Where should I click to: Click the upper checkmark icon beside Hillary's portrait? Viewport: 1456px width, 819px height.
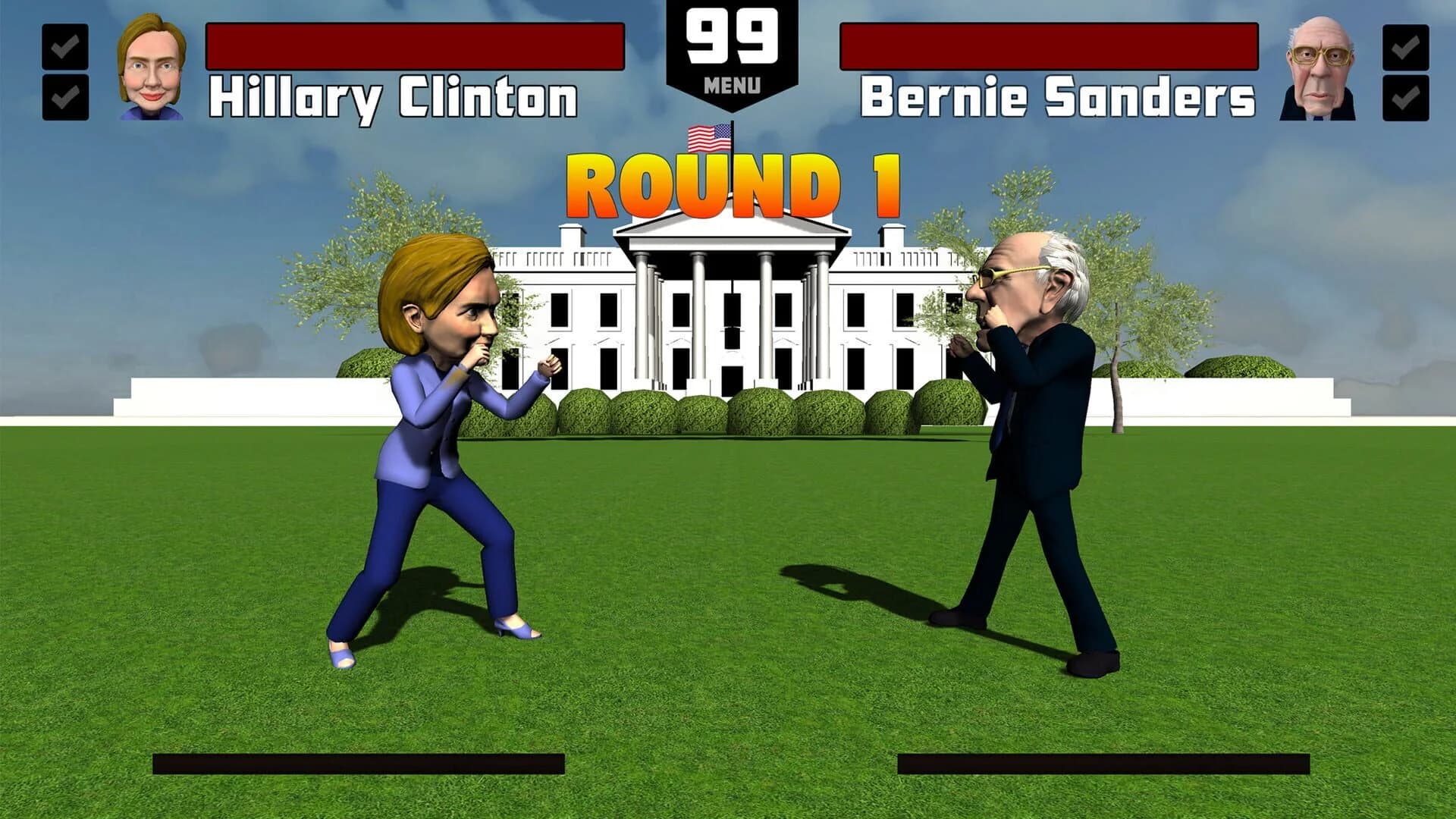(67, 47)
